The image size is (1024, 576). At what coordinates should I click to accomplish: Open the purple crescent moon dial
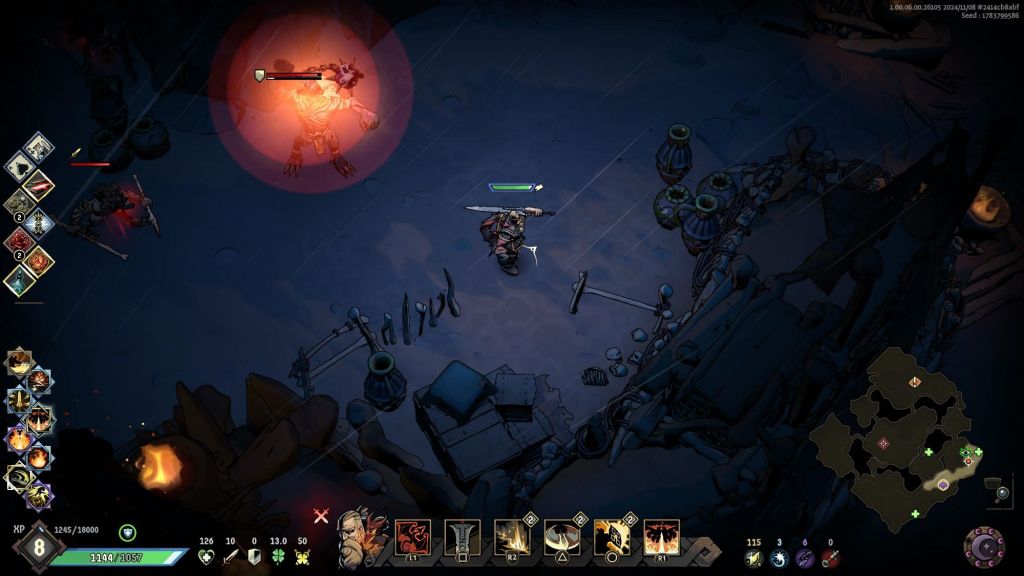tap(984, 545)
